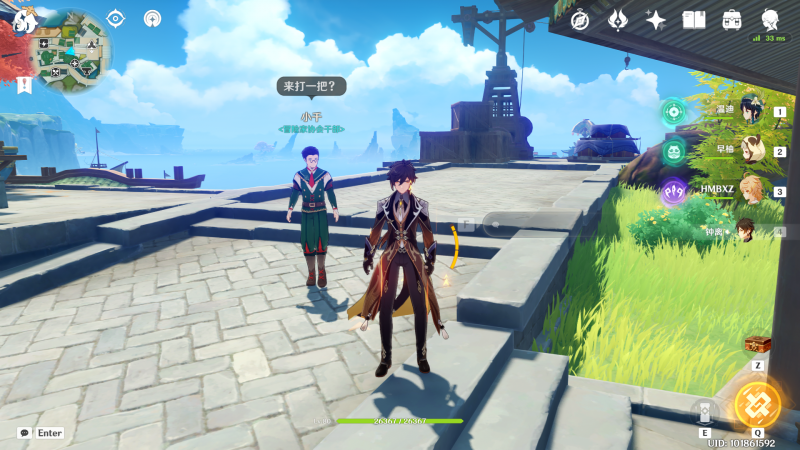Open the circular minimap

click(x=69, y=50)
